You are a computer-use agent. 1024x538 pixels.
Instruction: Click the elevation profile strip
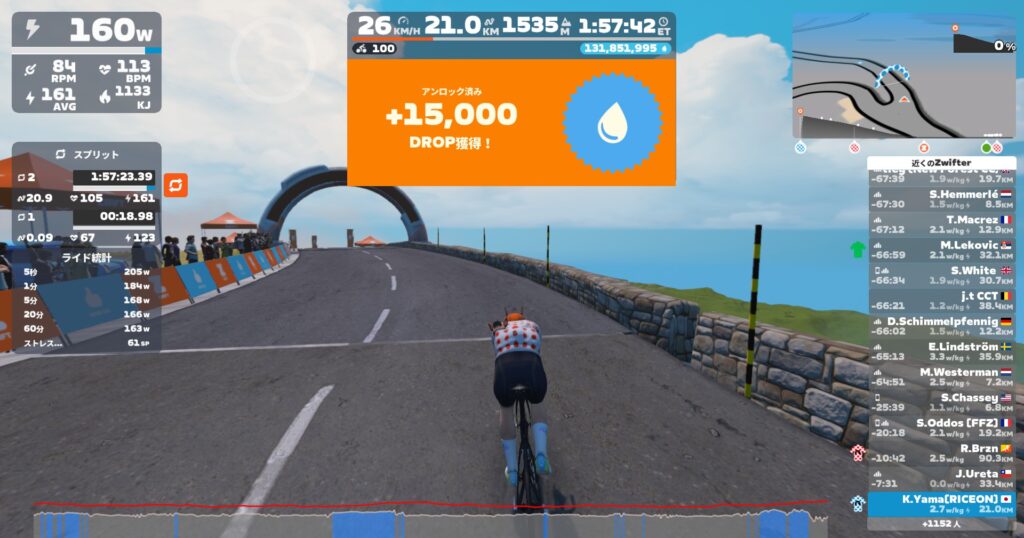430,522
